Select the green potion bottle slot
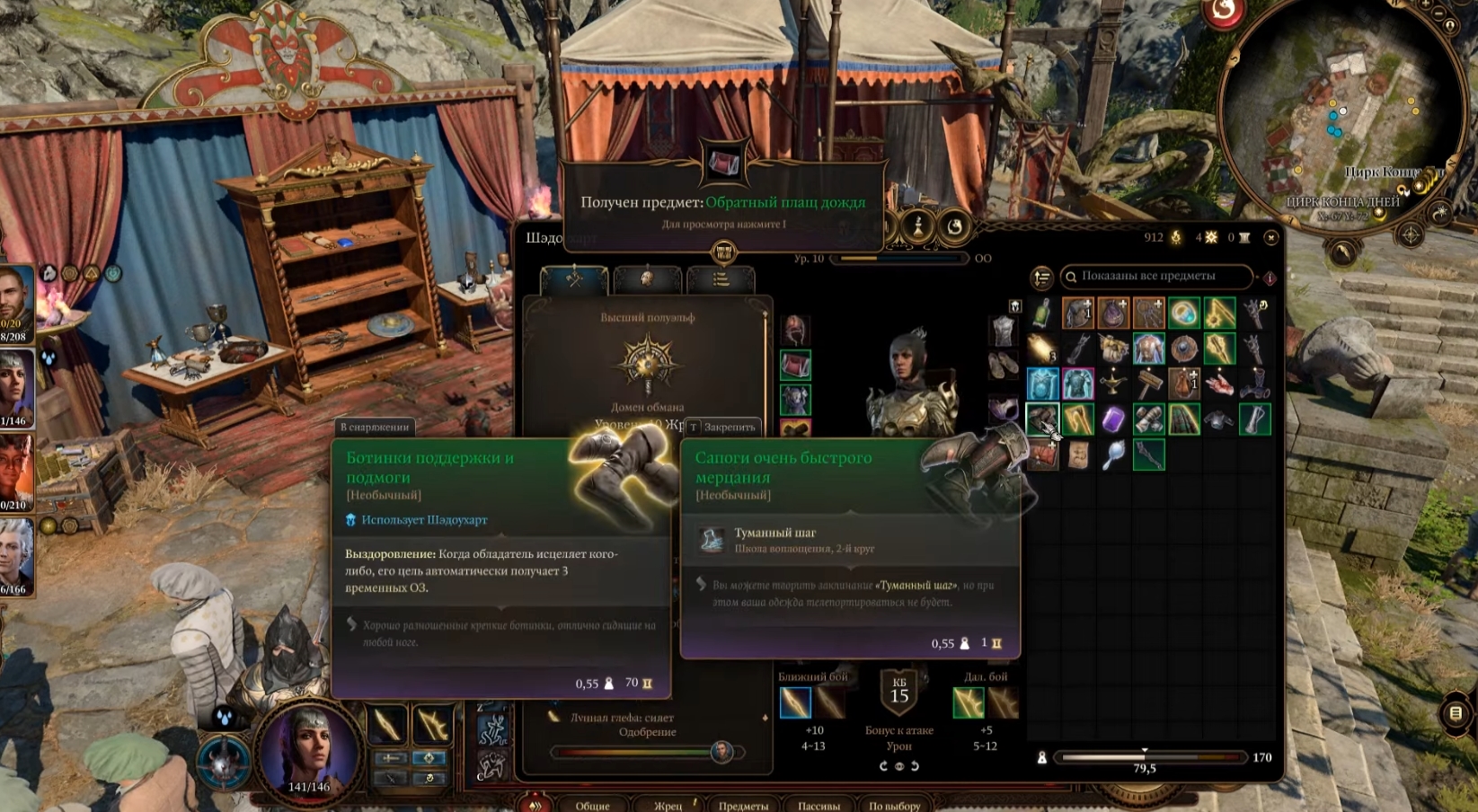 [1042, 313]
